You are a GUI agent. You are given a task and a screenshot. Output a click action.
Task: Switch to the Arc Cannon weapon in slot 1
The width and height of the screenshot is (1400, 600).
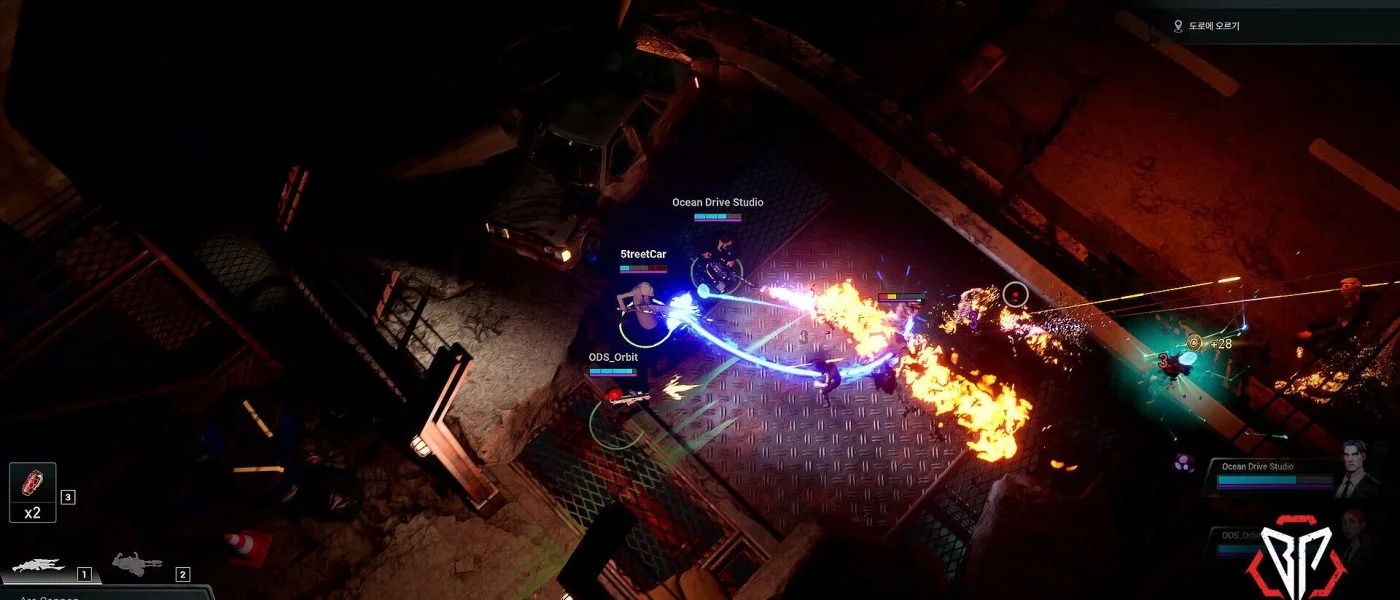pos(40,567)
